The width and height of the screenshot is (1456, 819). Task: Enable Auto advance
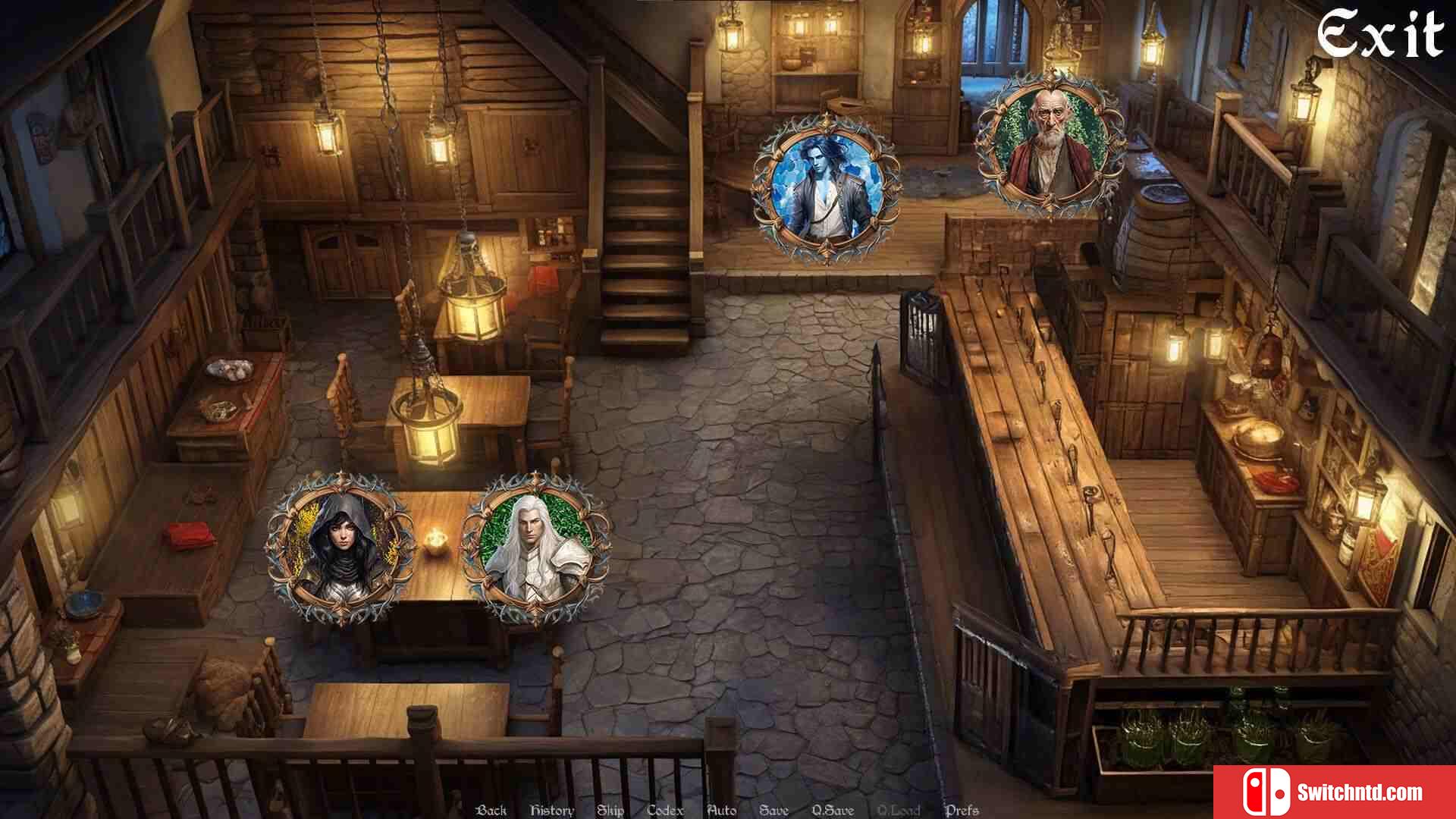click(x=721, y=810)
